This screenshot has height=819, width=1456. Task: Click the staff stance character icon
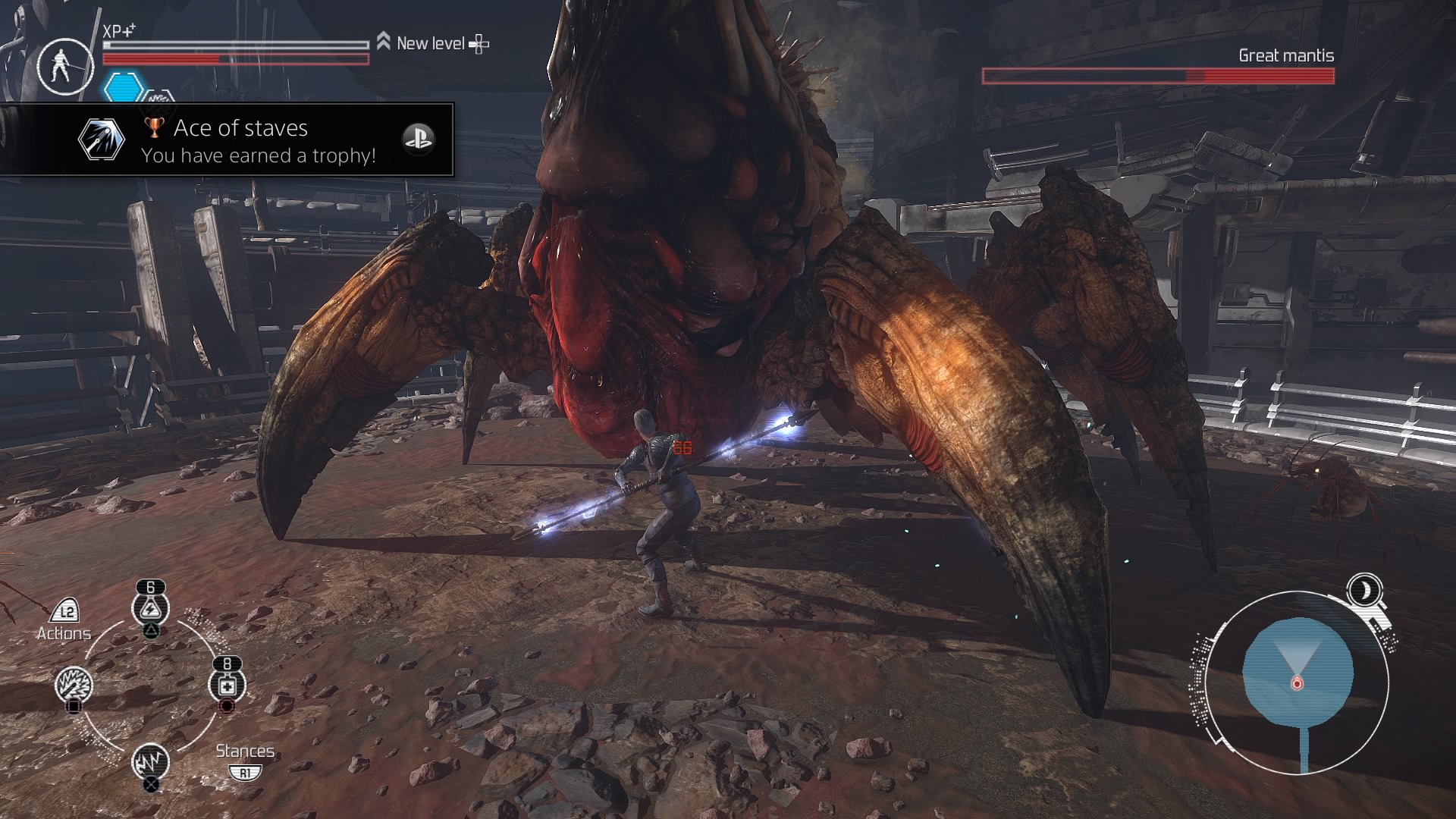[x=64, y=66]
